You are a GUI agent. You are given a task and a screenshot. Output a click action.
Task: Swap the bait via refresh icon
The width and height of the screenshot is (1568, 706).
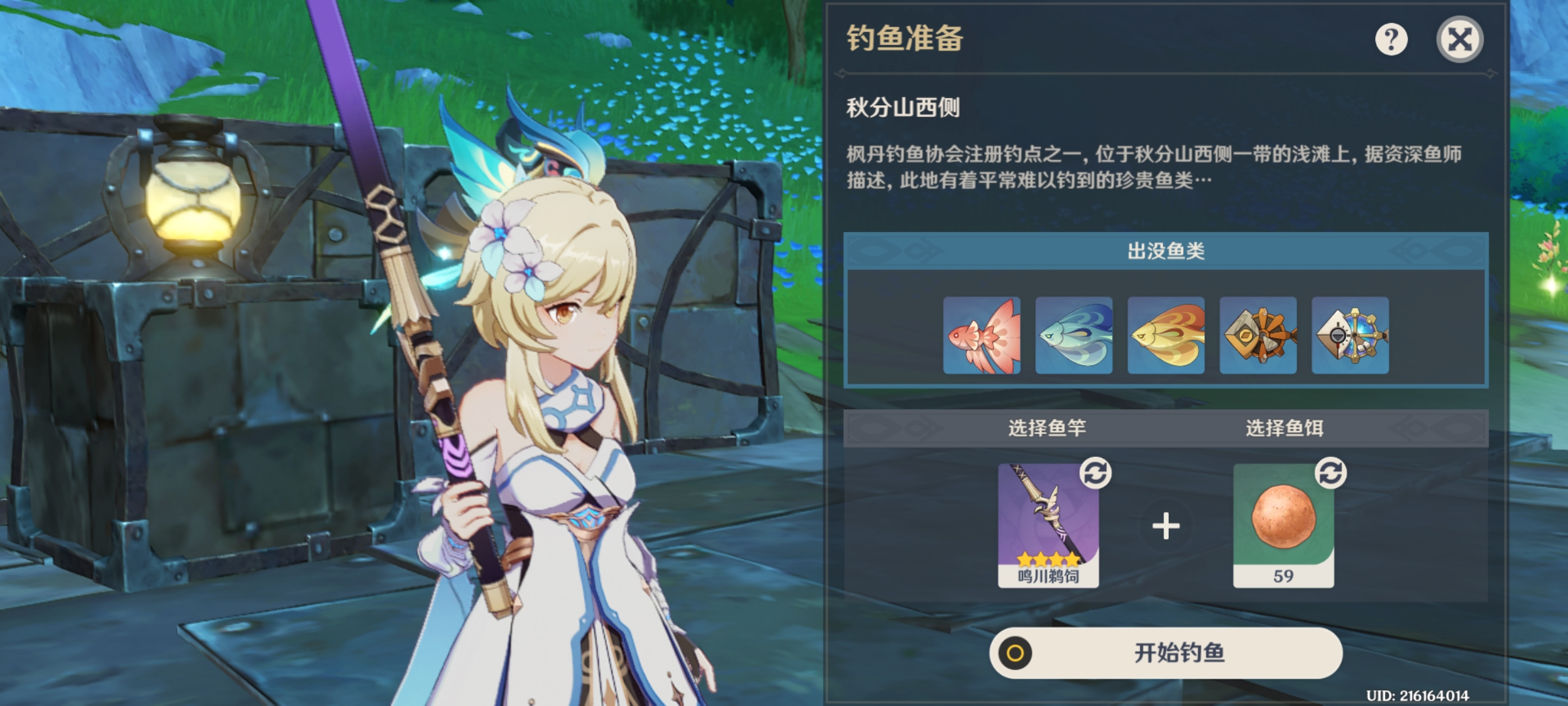(1331, 473)
